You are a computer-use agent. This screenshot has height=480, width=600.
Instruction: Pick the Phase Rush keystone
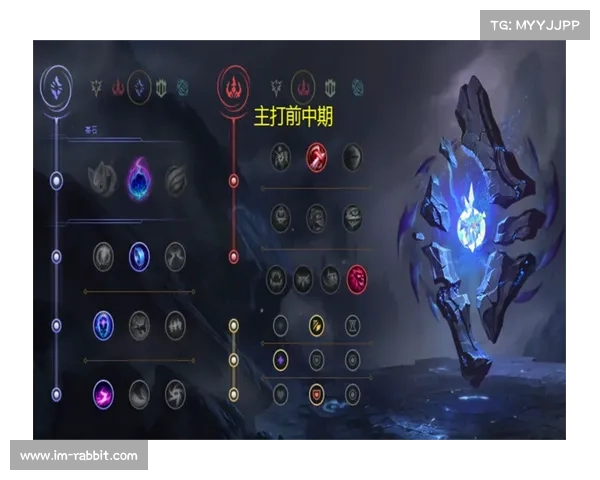[176, 180]
